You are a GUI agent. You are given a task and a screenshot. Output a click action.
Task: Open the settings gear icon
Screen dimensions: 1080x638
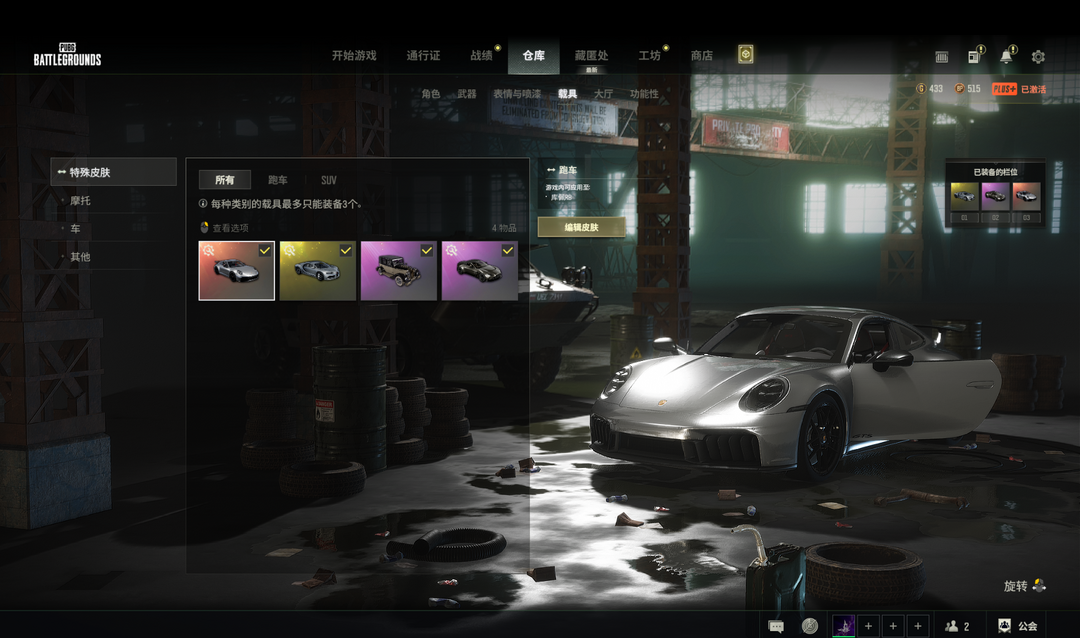point(1038,57)
